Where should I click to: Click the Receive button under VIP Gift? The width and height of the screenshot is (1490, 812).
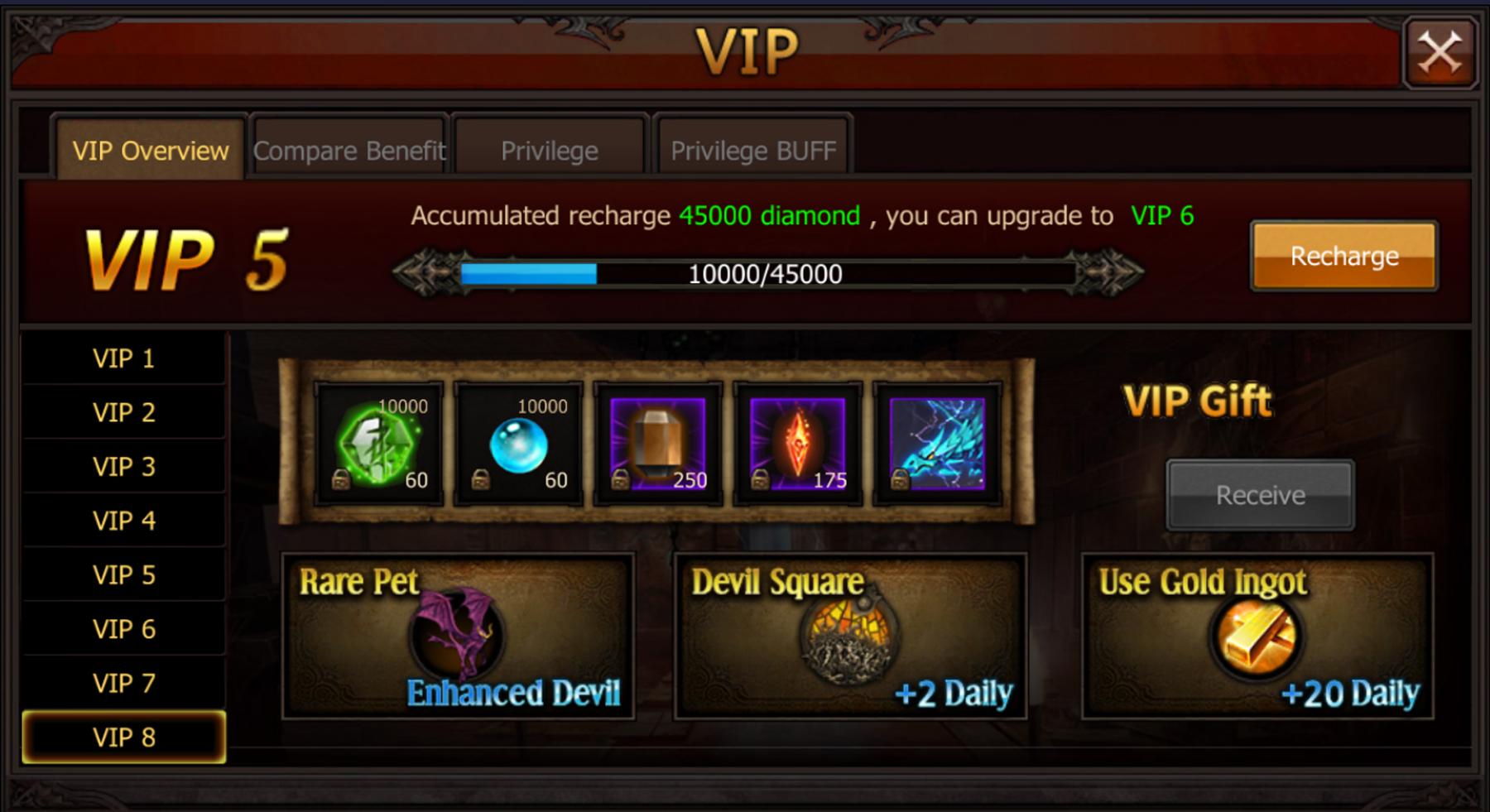coord(1259,494)
